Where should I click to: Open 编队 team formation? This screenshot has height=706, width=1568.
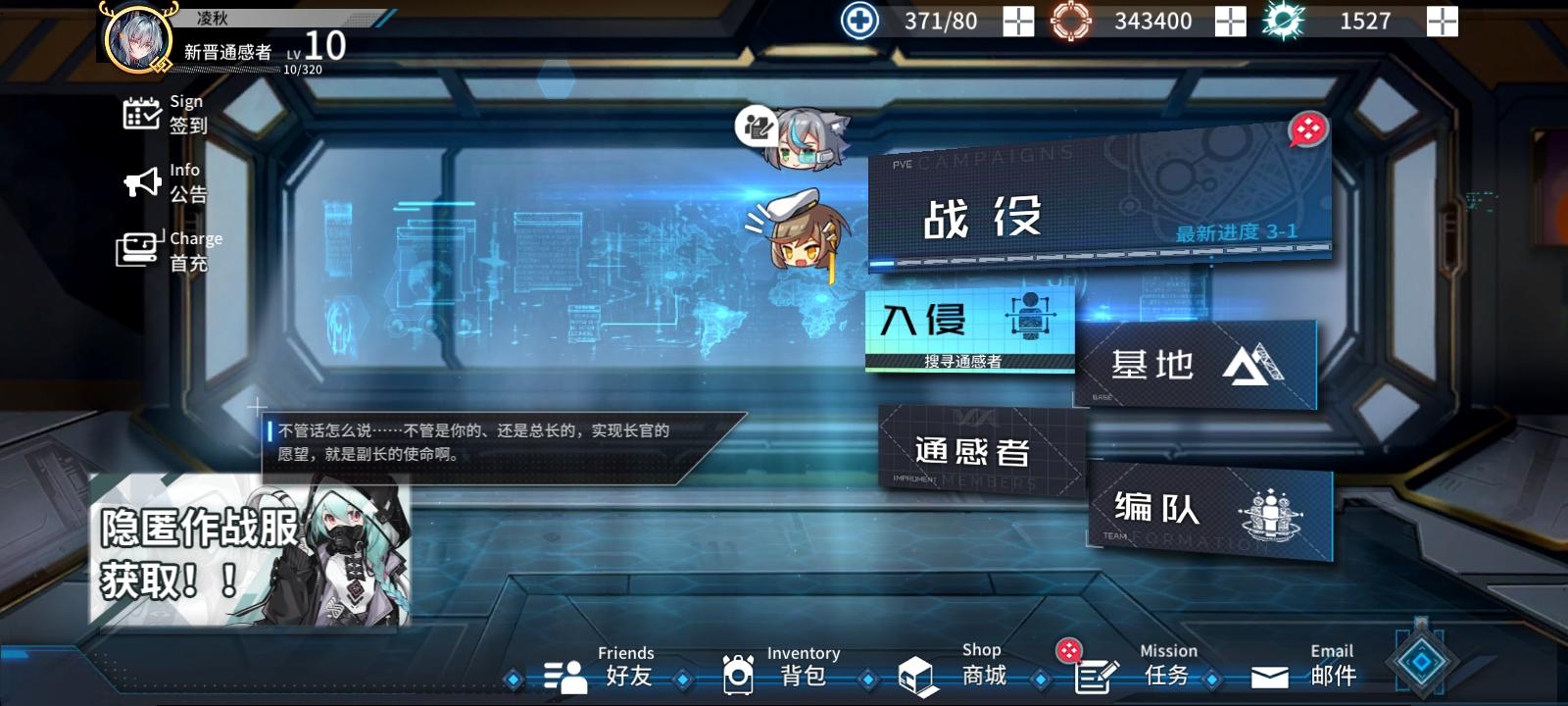(x=1205, y=510)
